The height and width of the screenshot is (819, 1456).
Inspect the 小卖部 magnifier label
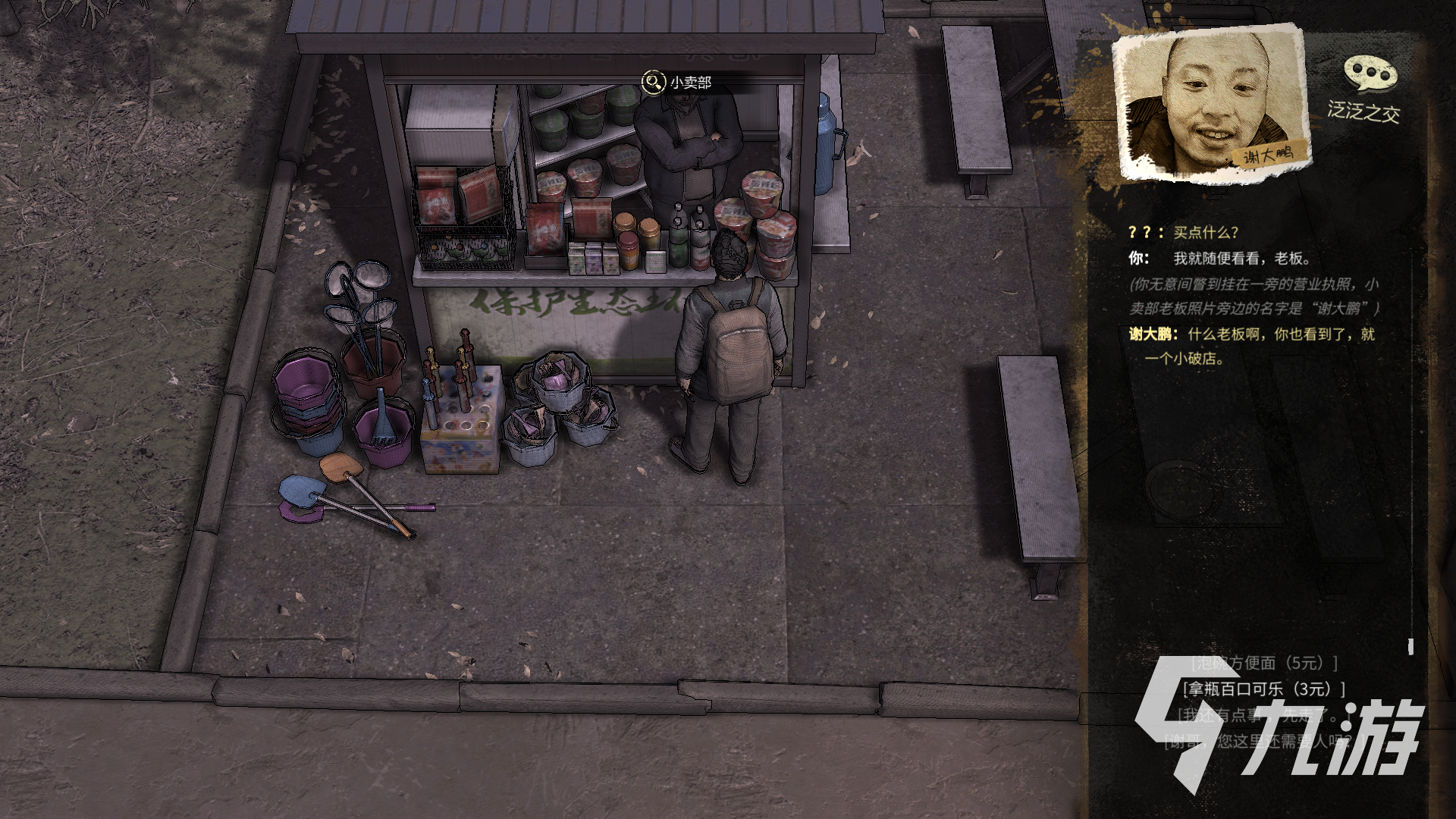[x=677, y=82]
